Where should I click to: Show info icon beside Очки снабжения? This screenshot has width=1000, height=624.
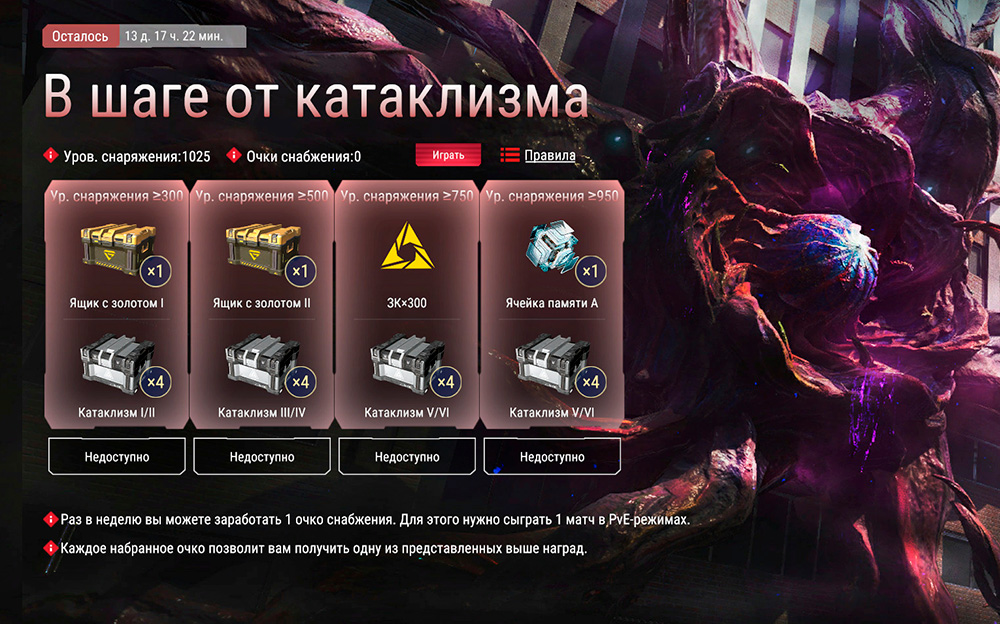click(234, 155)
